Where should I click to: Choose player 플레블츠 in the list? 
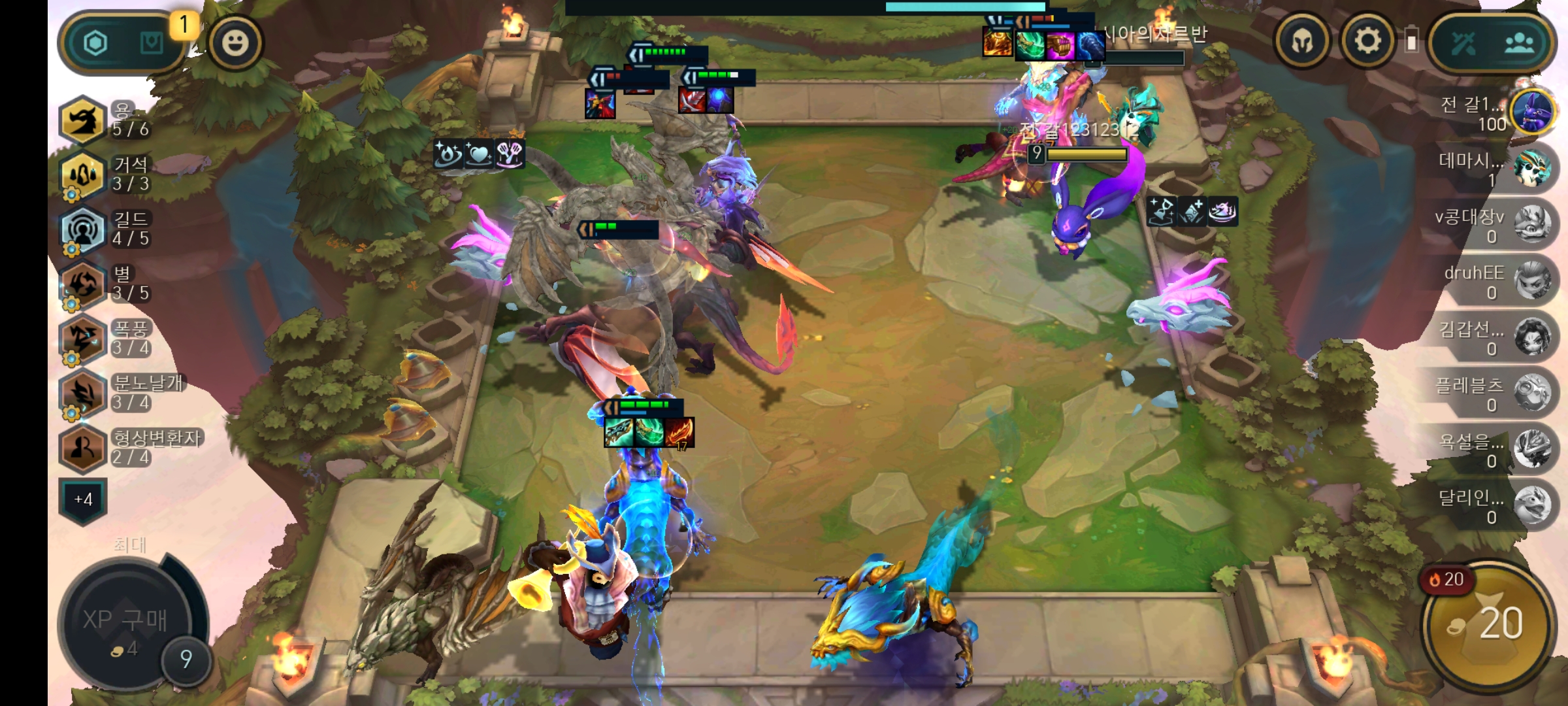pyautogui.click(x=1532, y=394)
